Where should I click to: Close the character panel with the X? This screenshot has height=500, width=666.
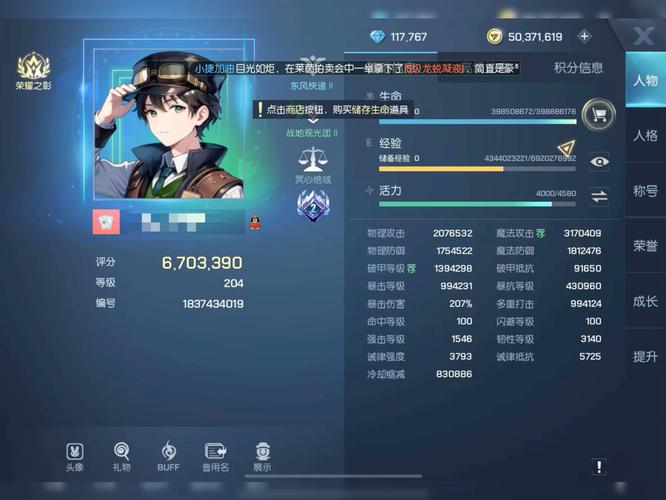[x=644, y=36]
